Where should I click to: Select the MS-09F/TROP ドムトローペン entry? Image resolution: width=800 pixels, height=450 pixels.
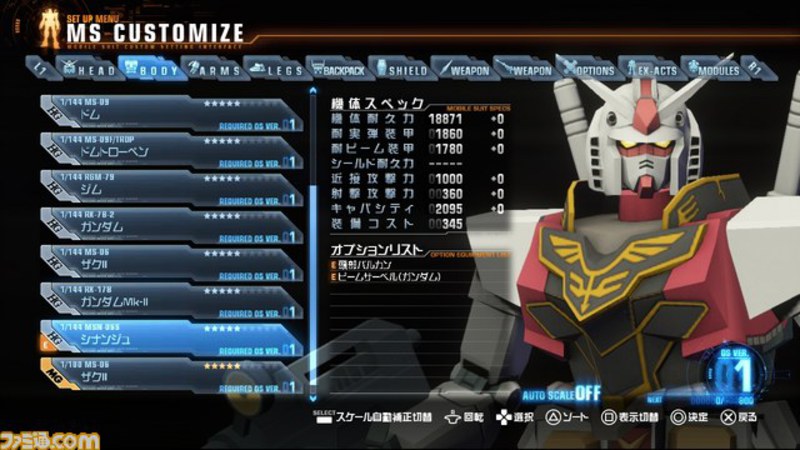click(x=170, y=150)
